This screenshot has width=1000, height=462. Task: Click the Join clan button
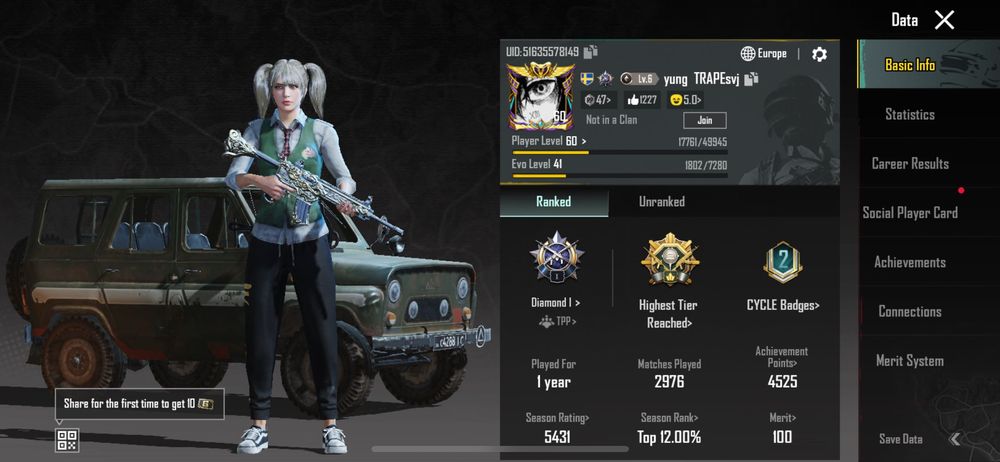[x=704, y=120]
